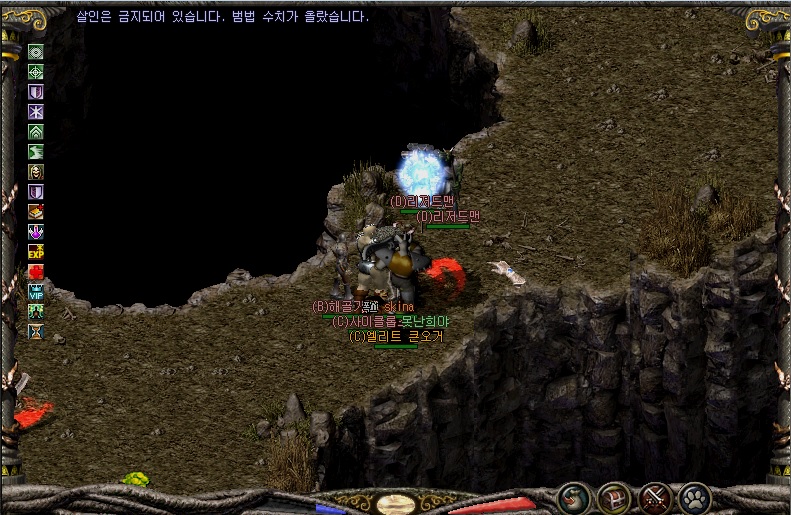
Task: Click the snowflake star buff icon
Action: click(36, 112)
